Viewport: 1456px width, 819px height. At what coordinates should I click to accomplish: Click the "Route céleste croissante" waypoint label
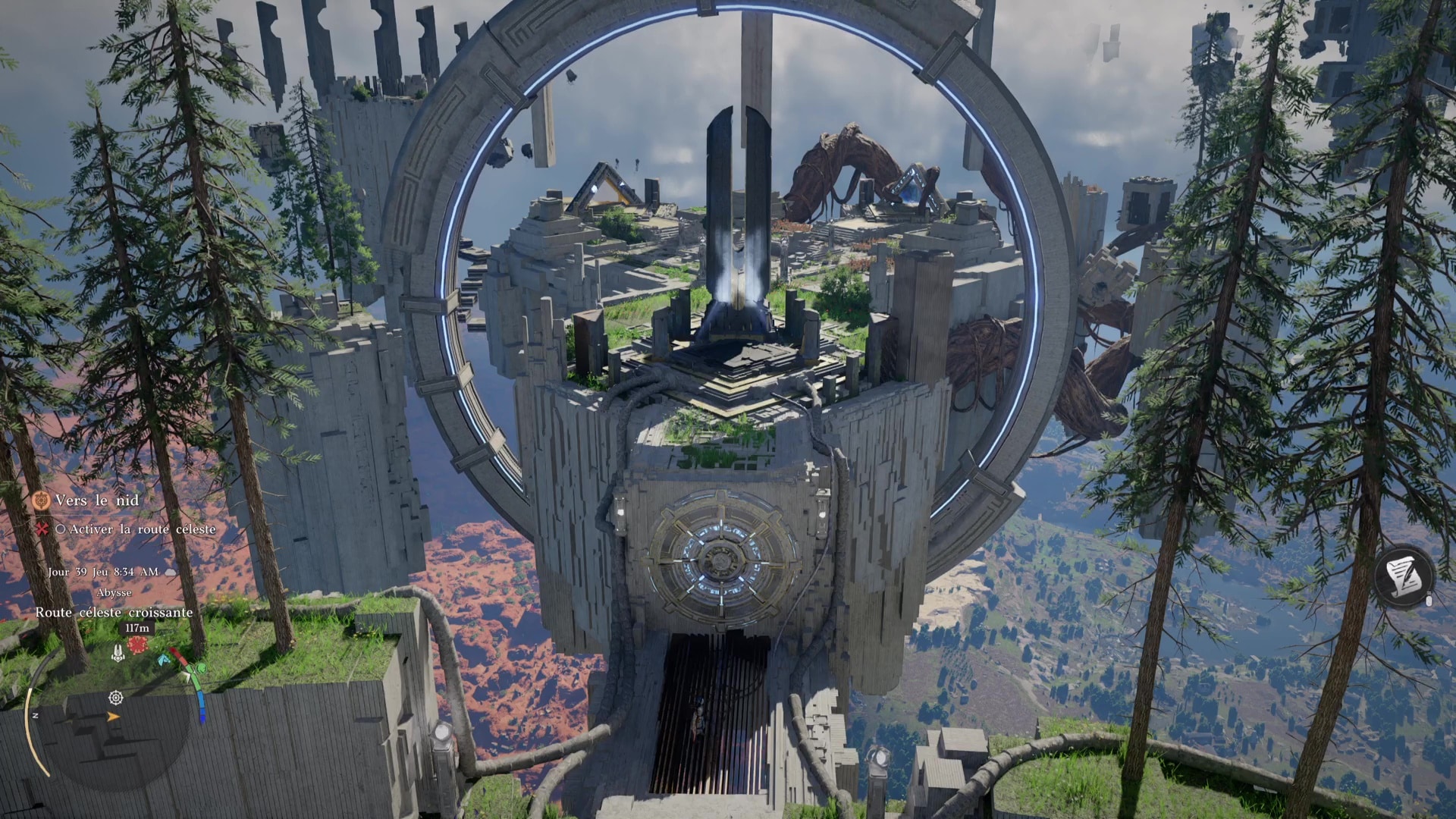115,612
